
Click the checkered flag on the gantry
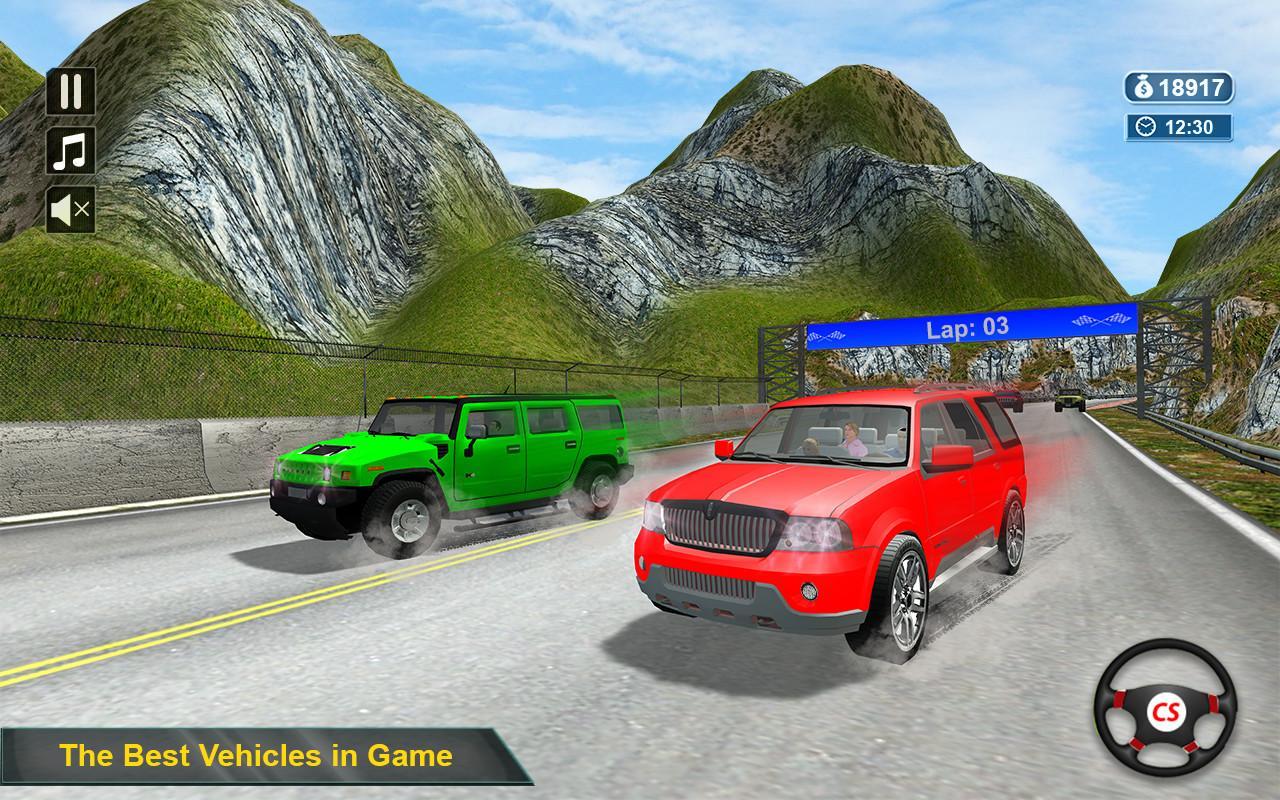pos(1102,320)
